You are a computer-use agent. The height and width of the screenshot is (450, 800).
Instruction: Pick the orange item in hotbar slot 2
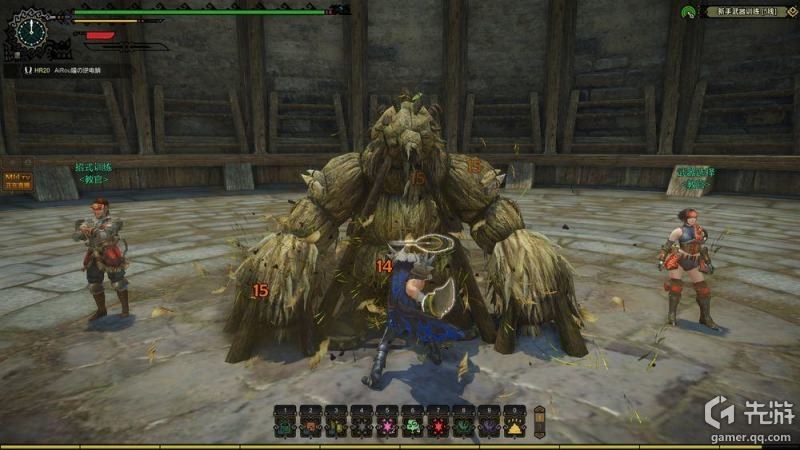tap(310, 427)
